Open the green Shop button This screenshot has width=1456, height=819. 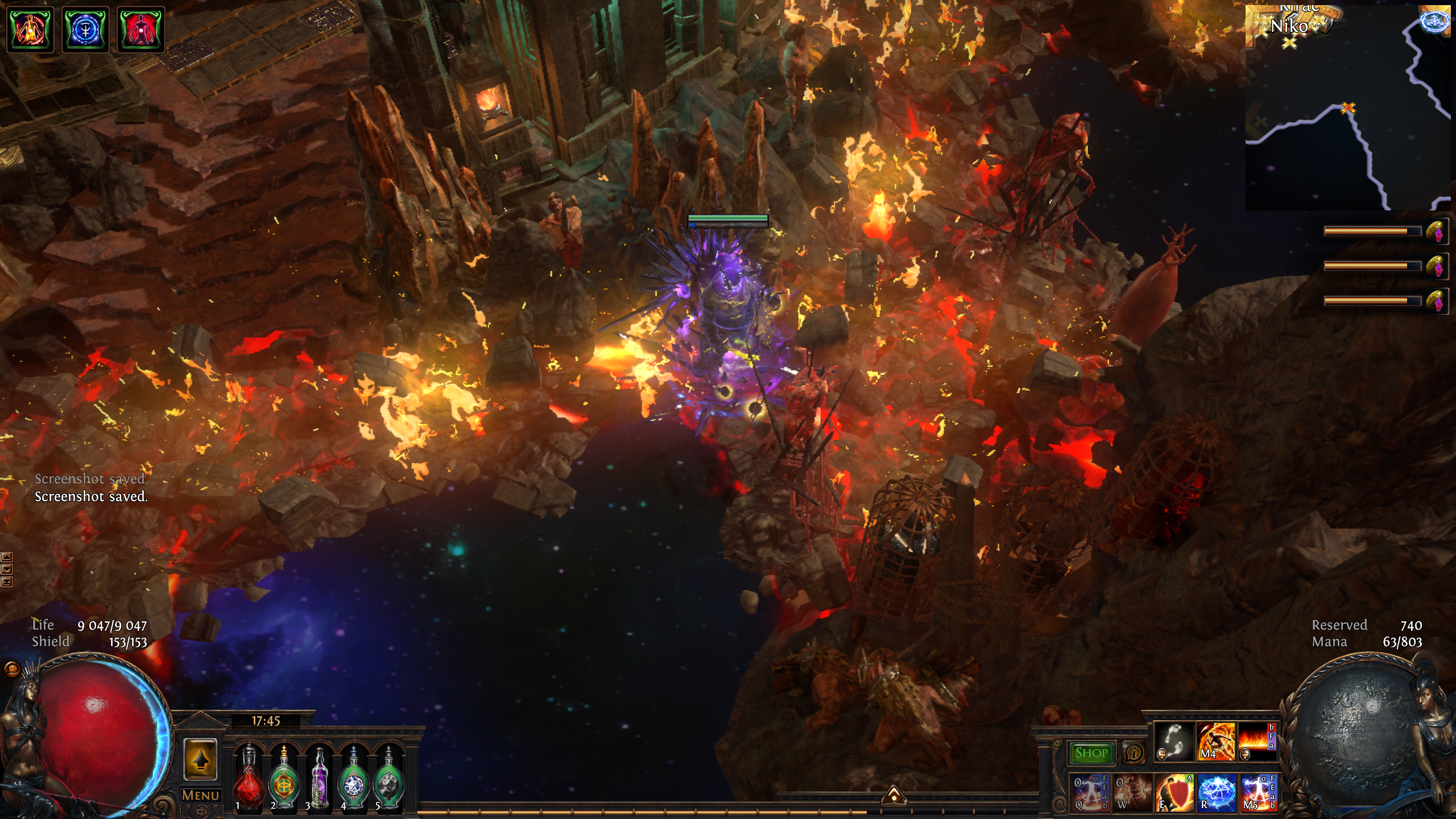(1091, 753)
